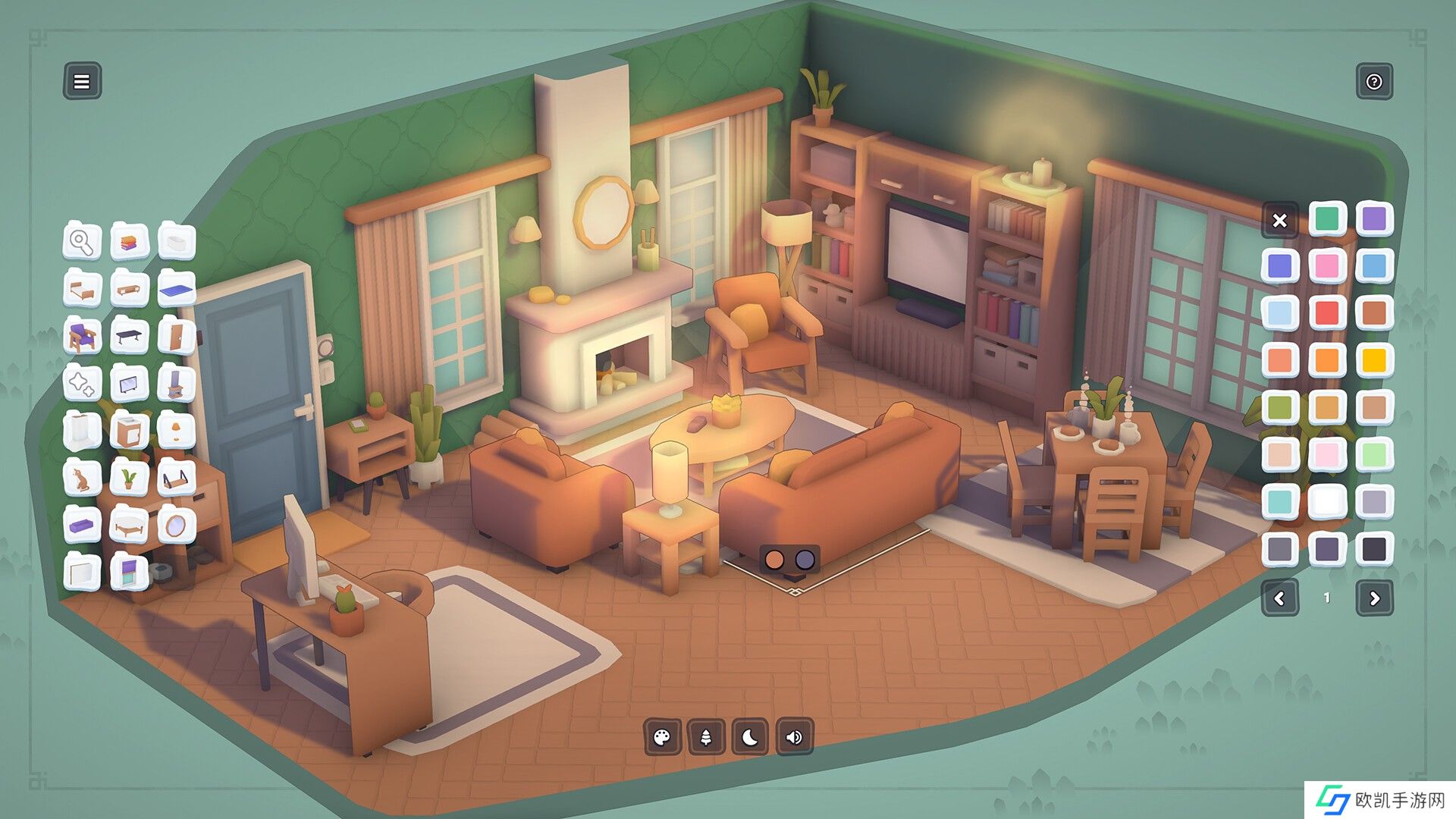Image resolution: width=1456 pixels, height=819 pixels.
Task: Toggle night mode with the moon button
Action: (750, 737)
